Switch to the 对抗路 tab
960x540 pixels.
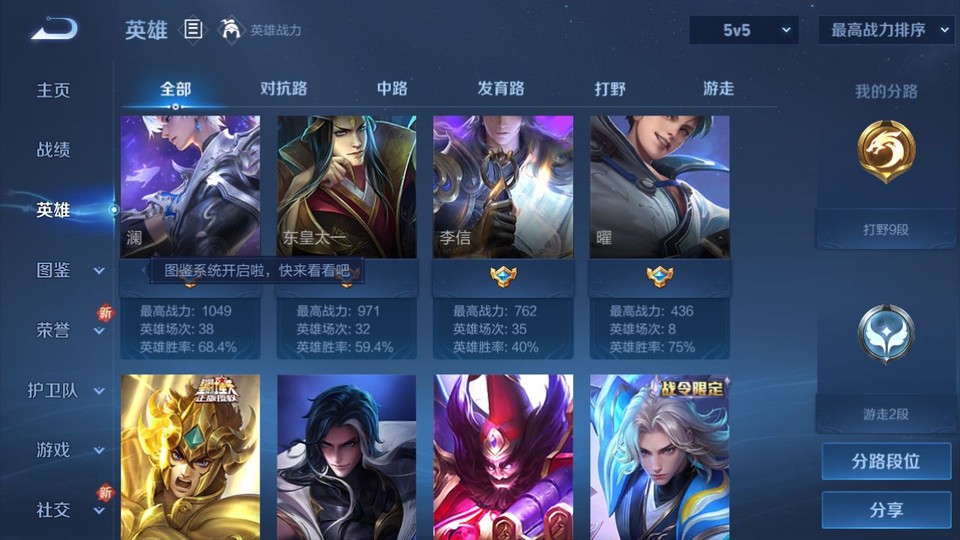[283, 89]
